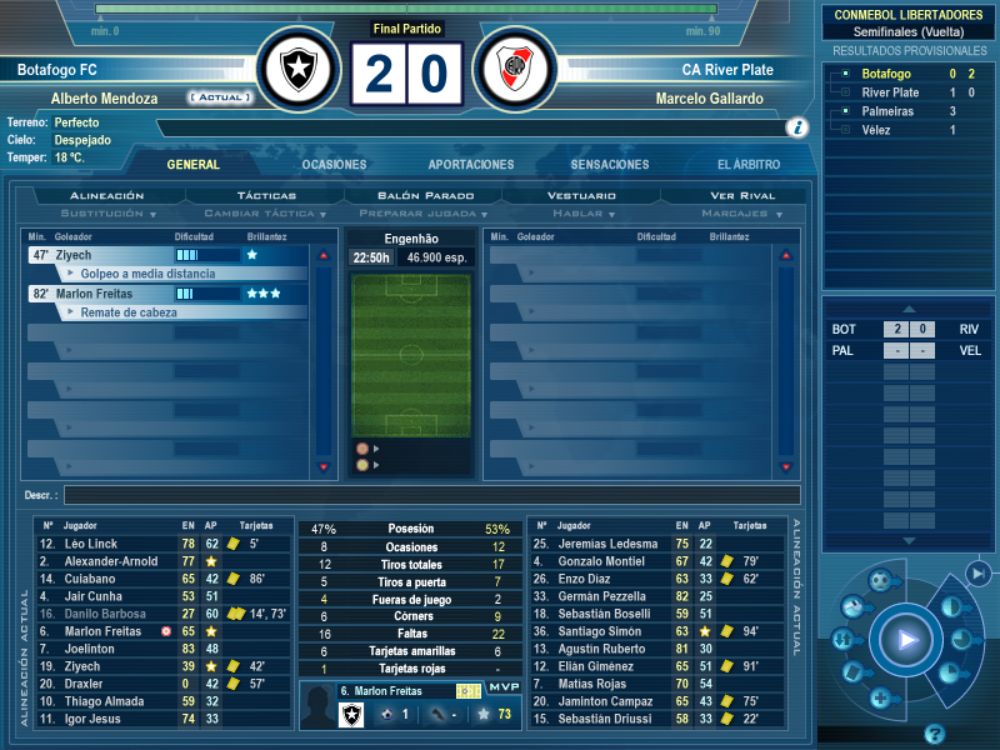The width and height of the screenshot is (1000, 750).
Task: Click the River Plate club crest
Action: click(x=514, y=68)
